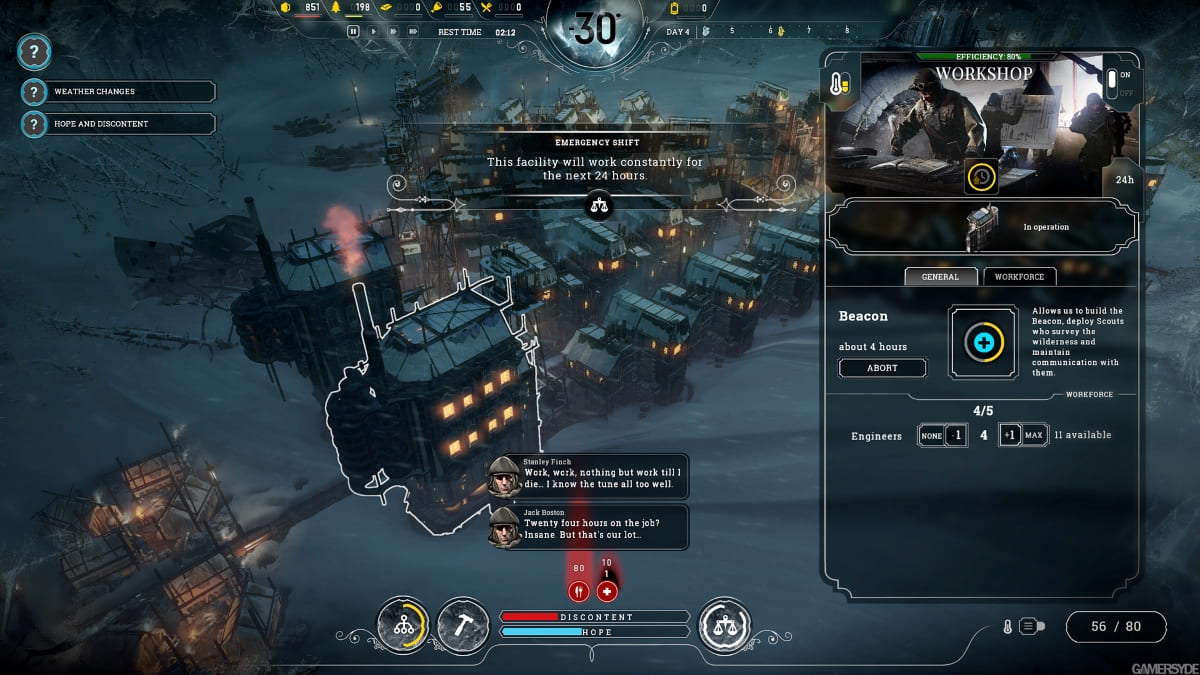This screenshot has height=675, width=1200.
Task: Switch to the Workforce tab
Action: [1019, 277]
